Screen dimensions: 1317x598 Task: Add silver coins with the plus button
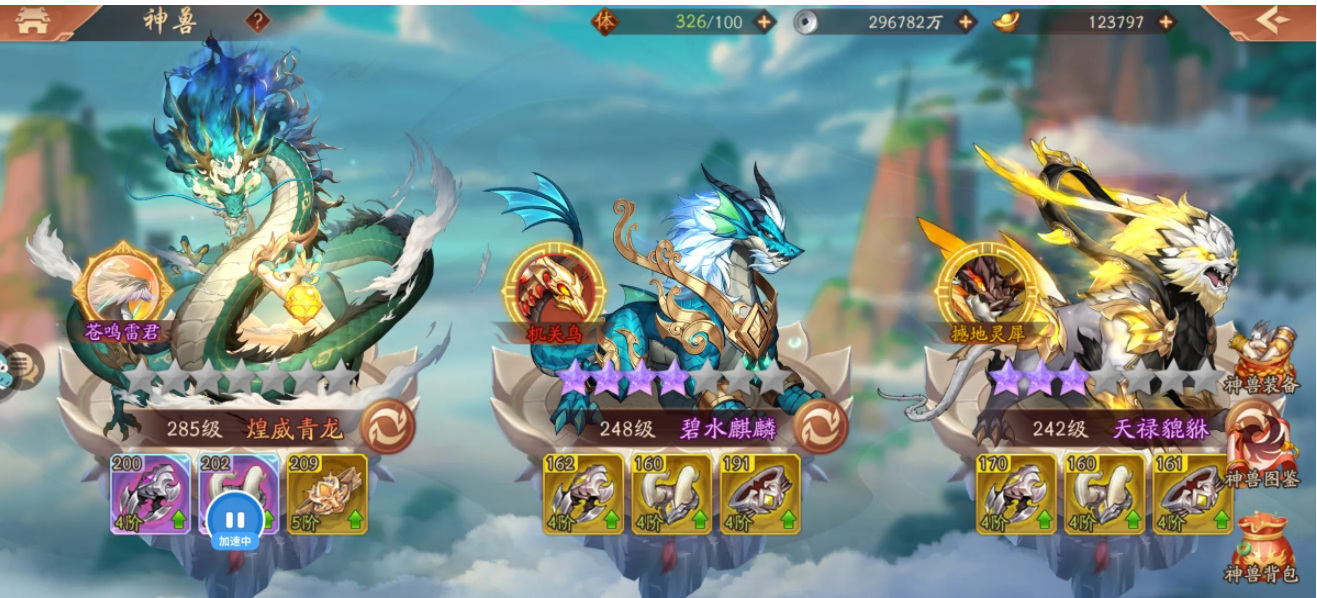[965, 22]
